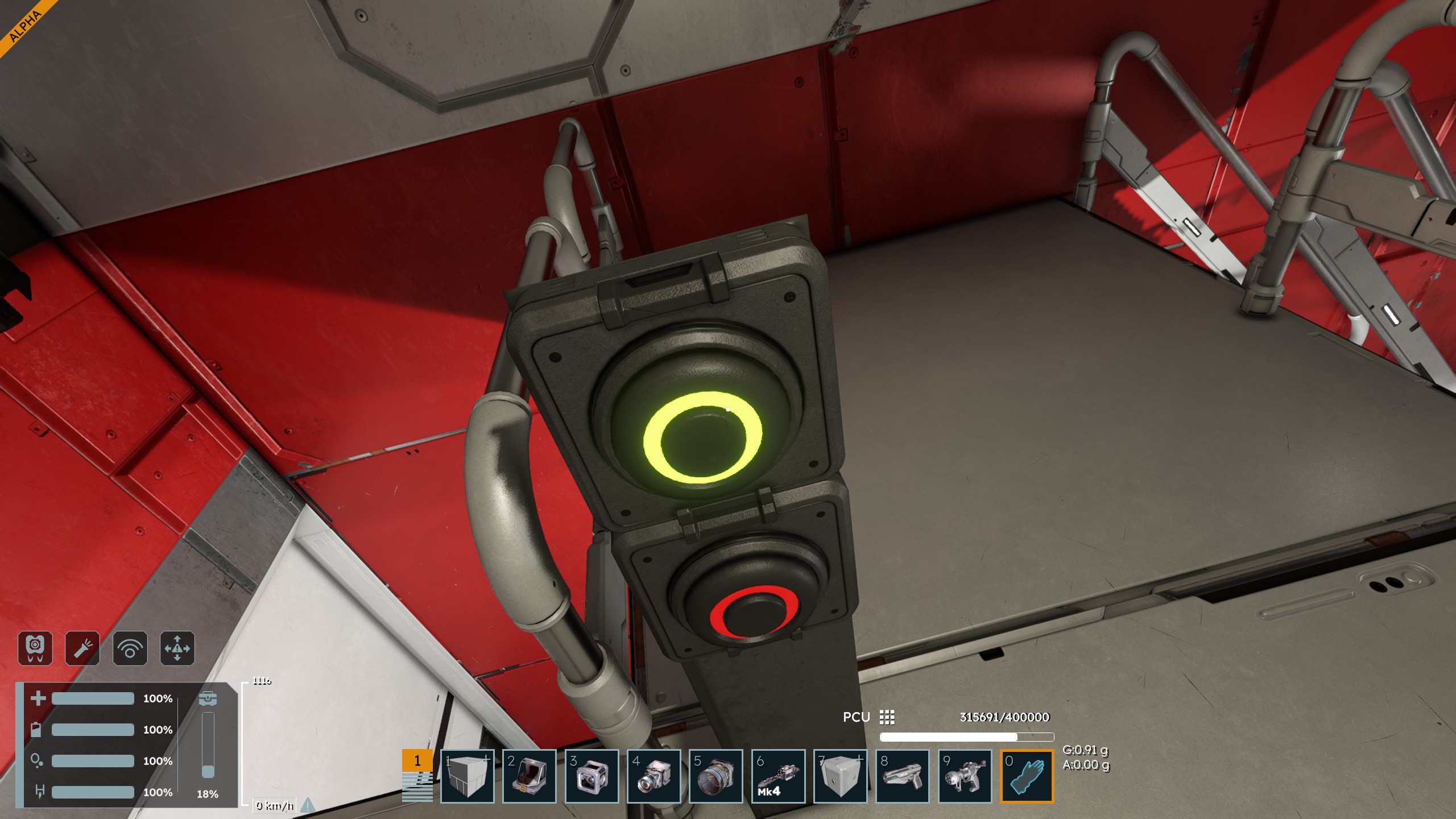Select the large thruster in slot 5
Screen dimensions: 1456x819
[x=715, y=776]
